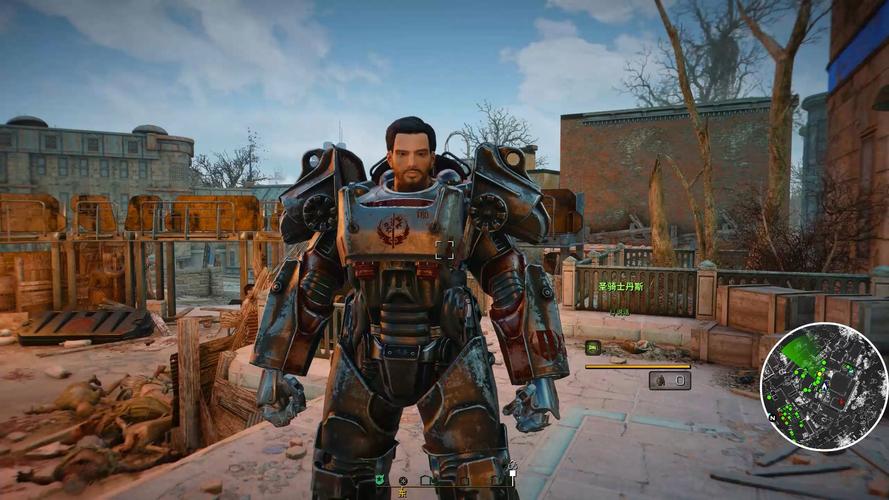This screenshot has height=500, width=889.
Task: Click the north indicator on minimap edge
Action: (x=772, y=417)
